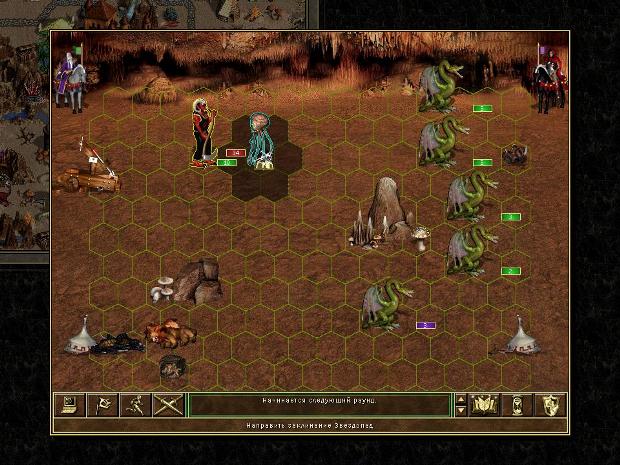The image size is (620, 465).
Task: Choose the Wait hourglass button
Action: (x=518, y=405)
